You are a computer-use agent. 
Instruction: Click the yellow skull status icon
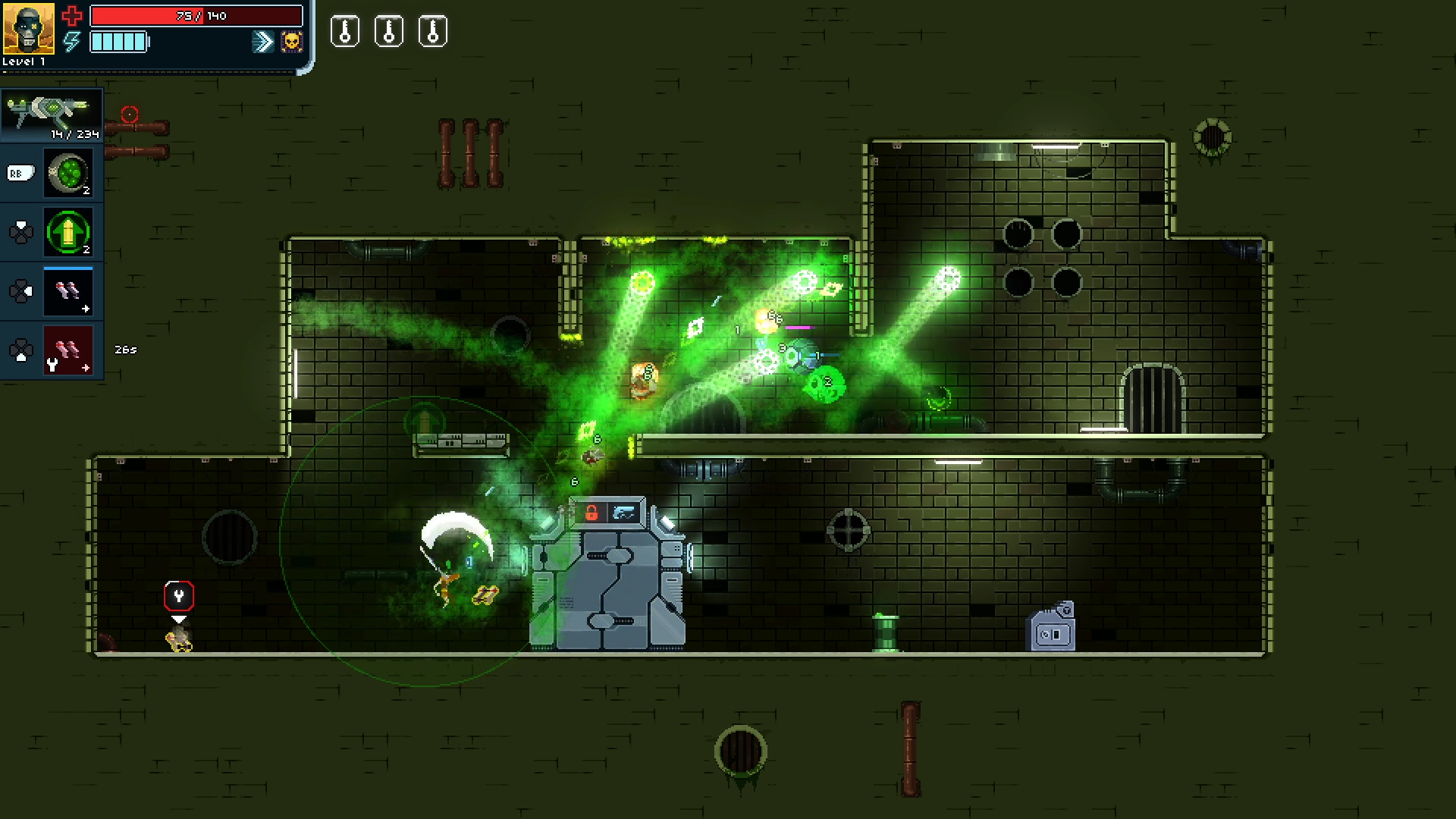291,41
